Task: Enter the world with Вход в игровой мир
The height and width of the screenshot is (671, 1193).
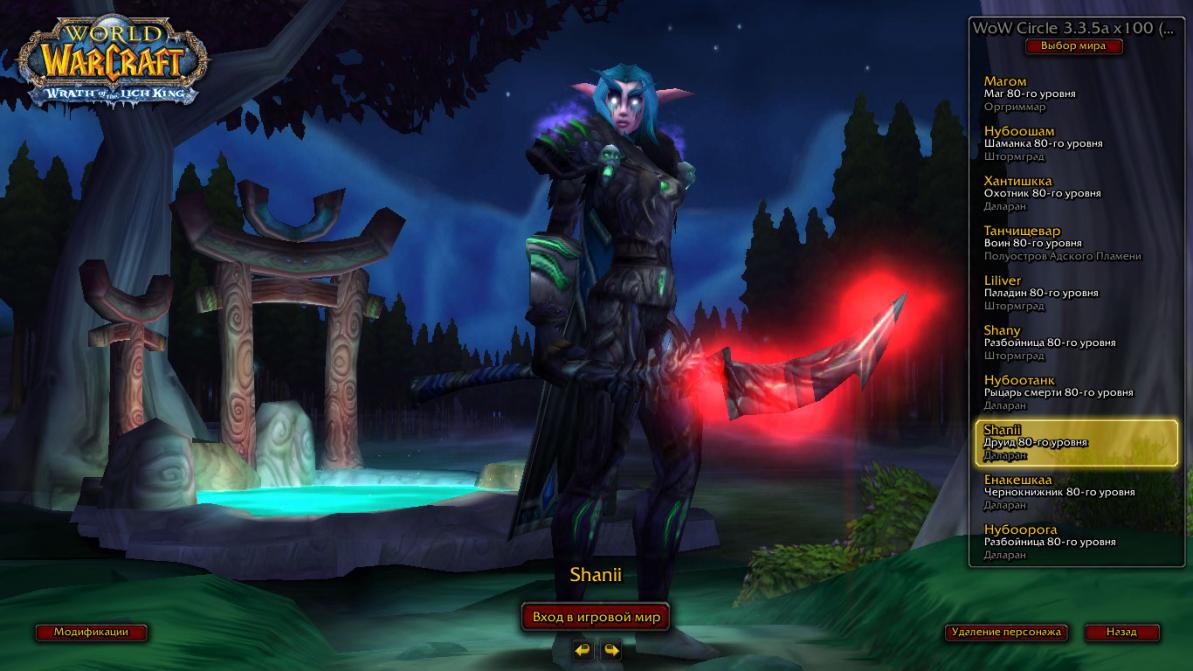Action: tap(596, 617)
